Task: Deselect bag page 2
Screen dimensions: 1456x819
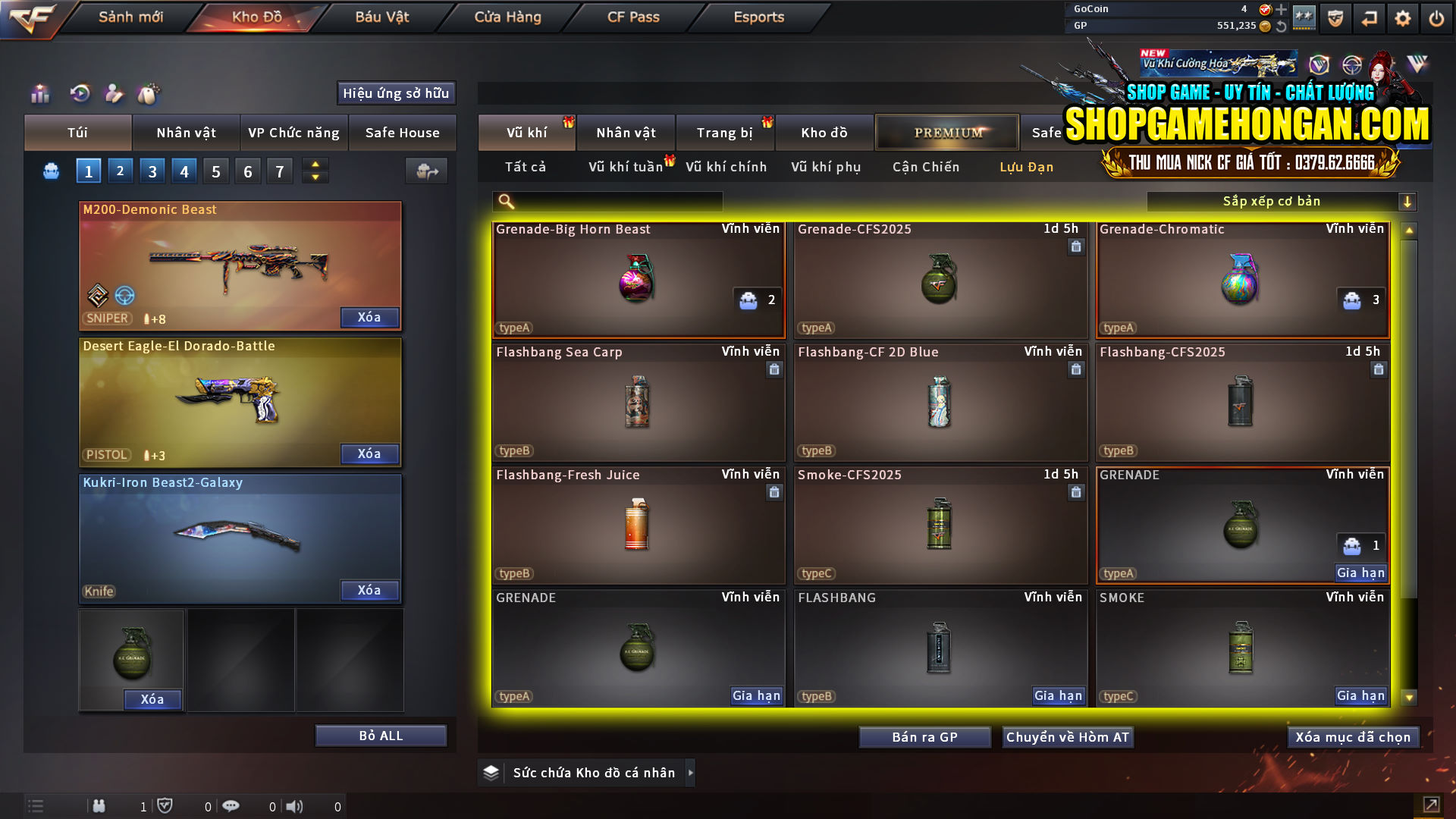Action: tap(120, 171)
